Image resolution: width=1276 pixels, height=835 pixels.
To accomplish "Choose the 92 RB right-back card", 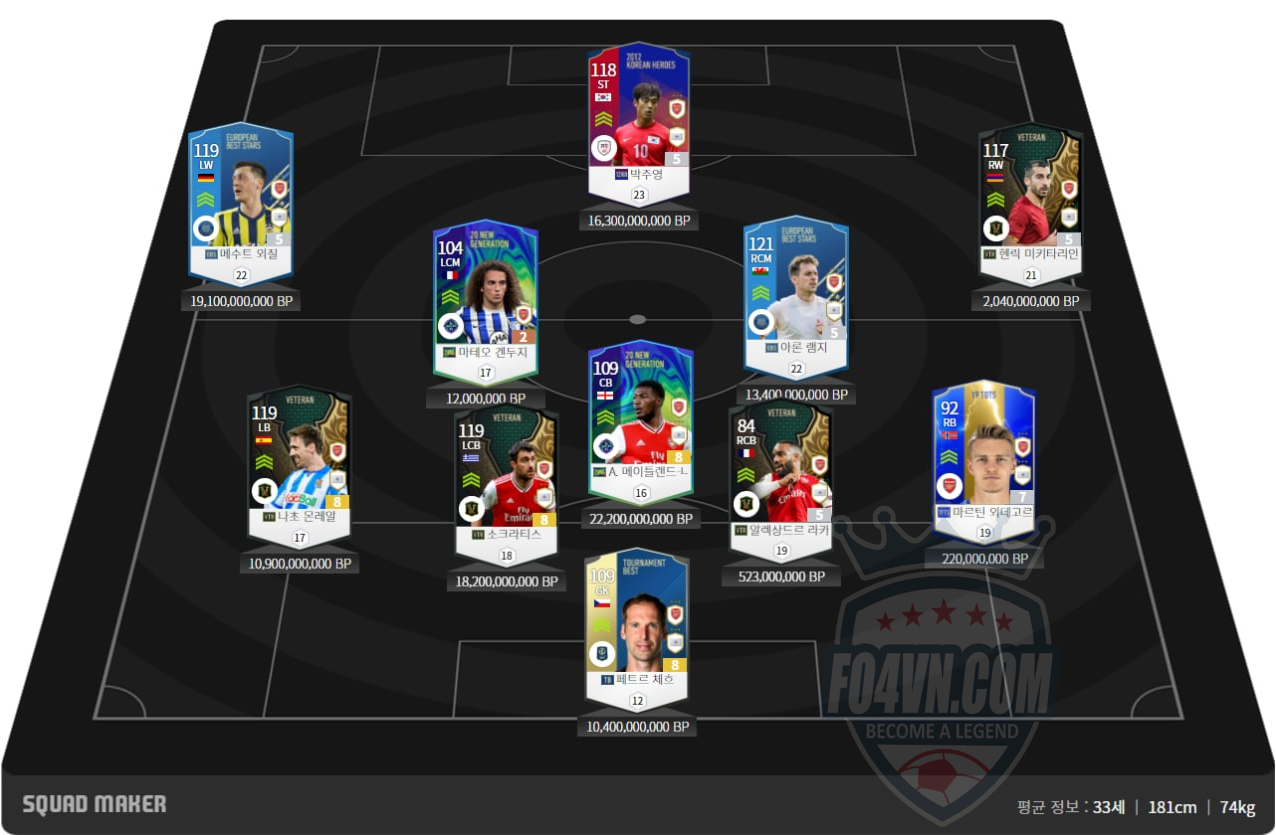I will point(983,458).
